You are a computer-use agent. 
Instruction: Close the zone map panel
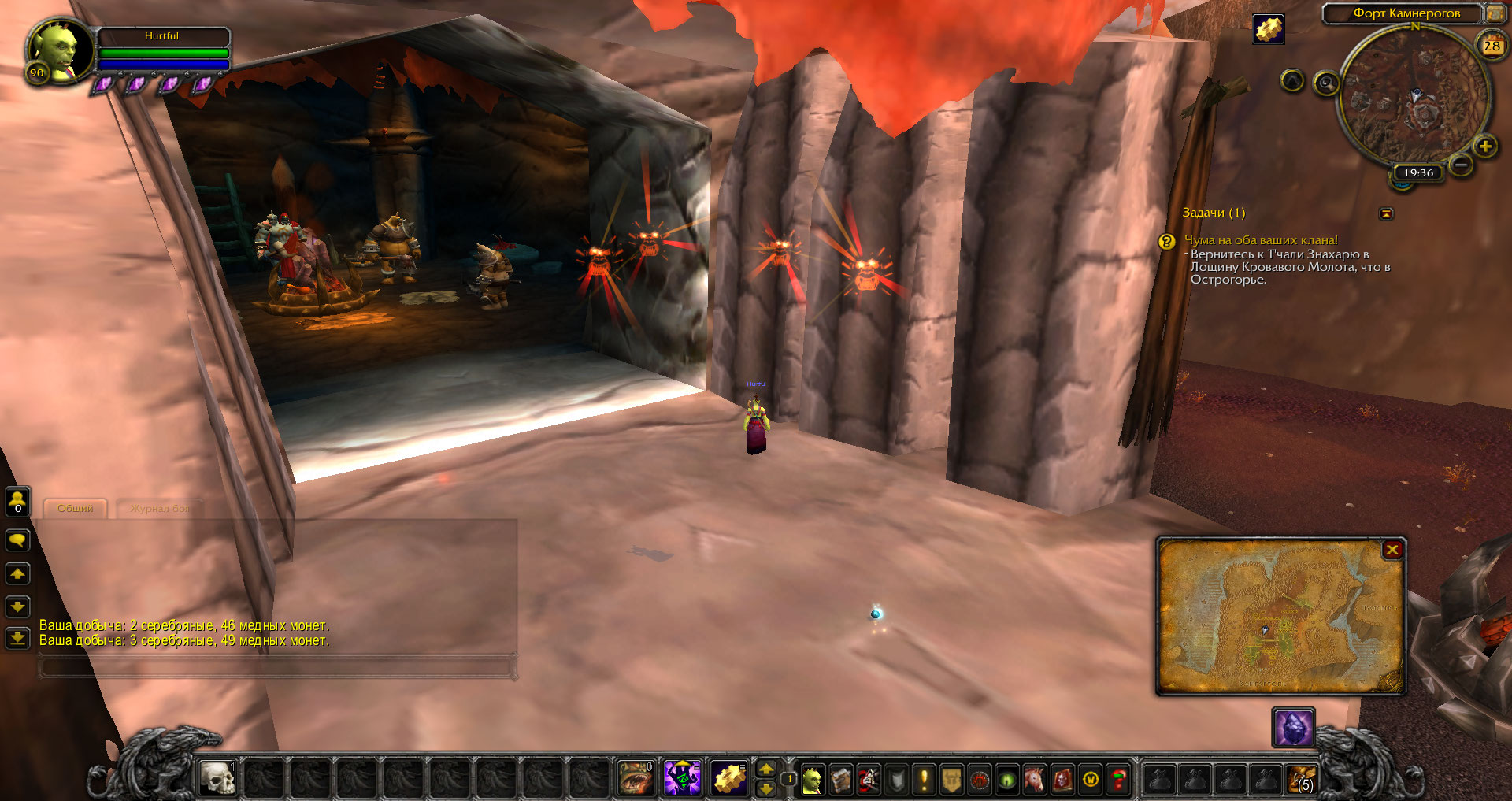(x=1392, y=550)
